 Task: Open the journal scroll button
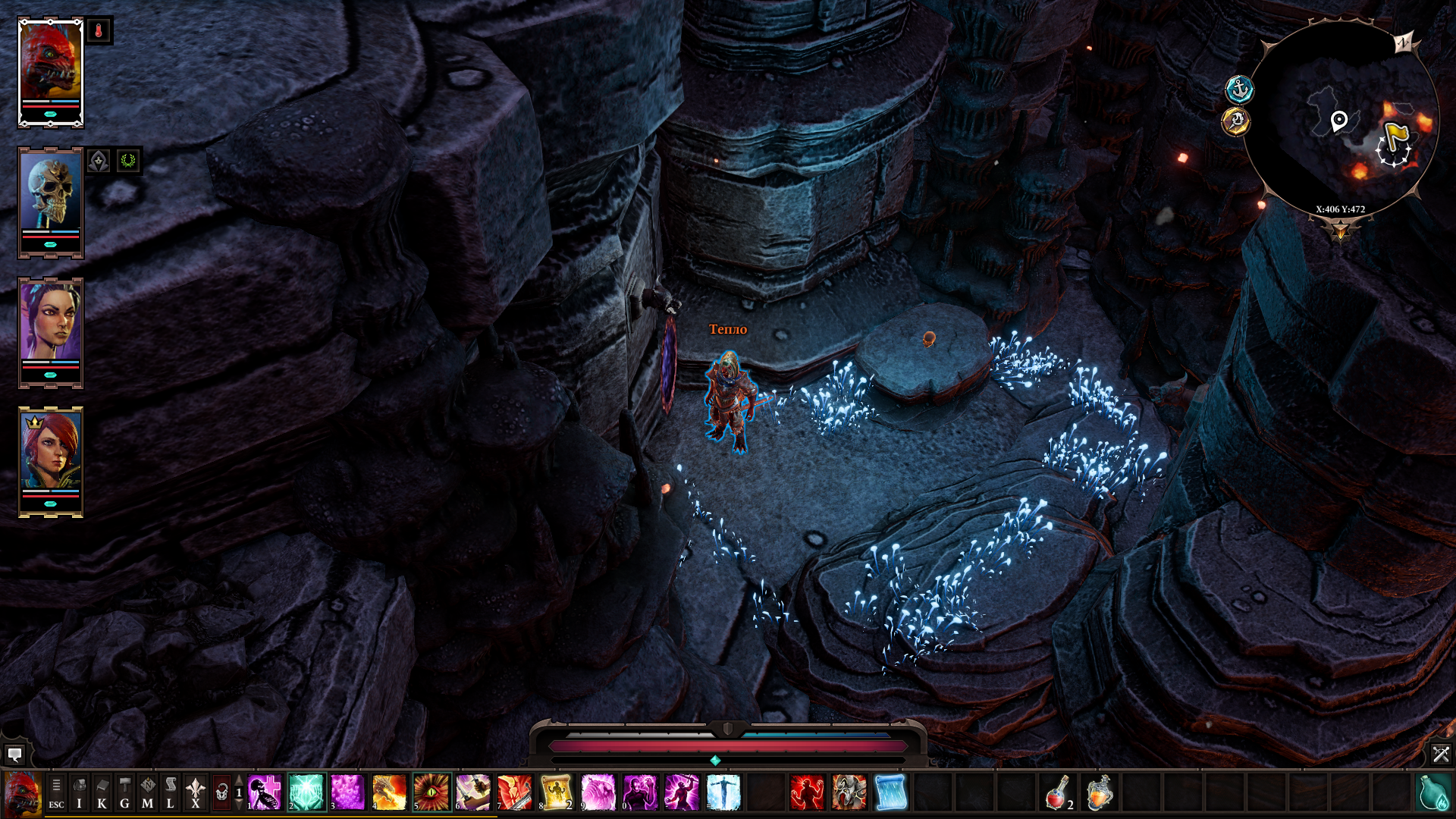point(170,793)
